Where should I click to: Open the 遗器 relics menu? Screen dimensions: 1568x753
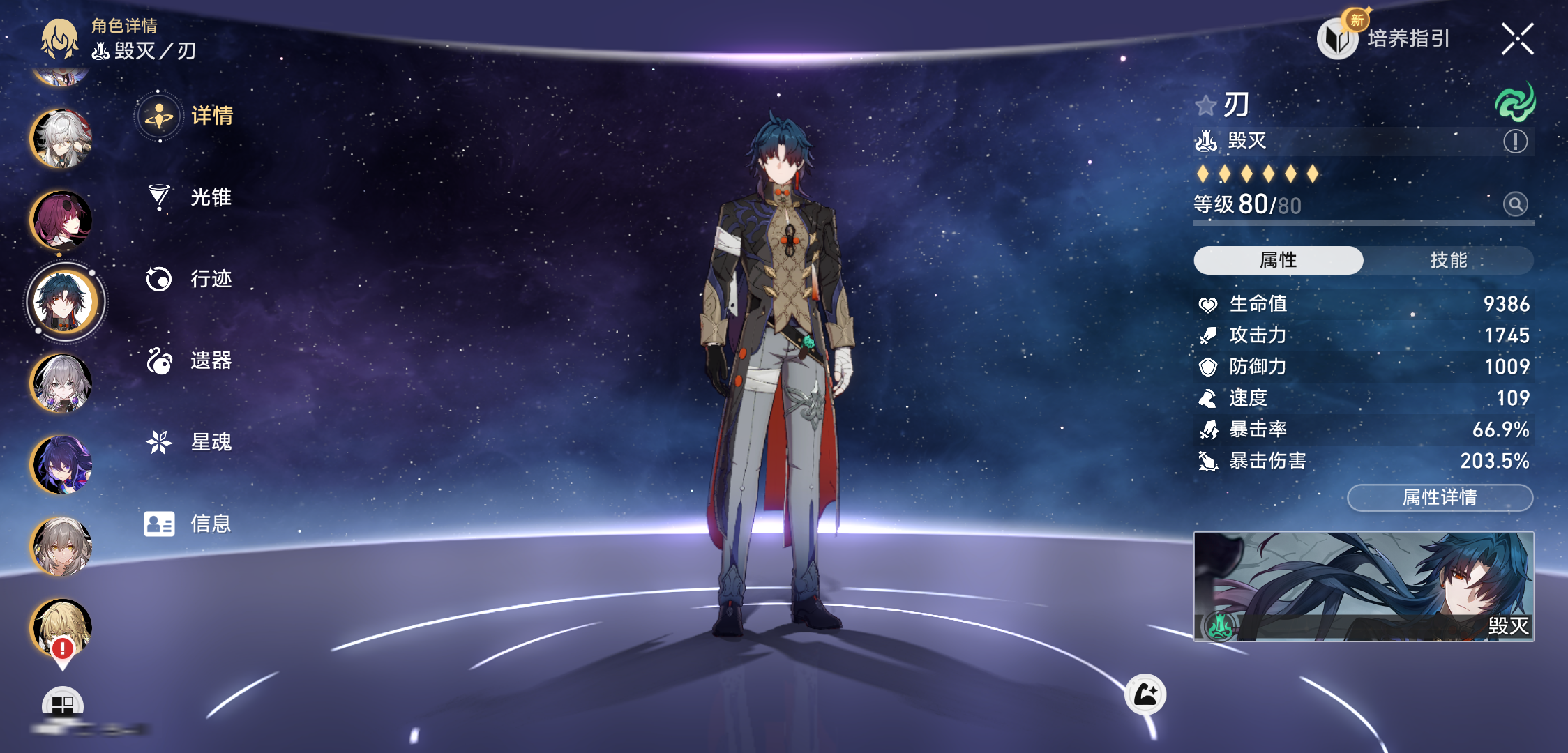[x=188, y=360]
